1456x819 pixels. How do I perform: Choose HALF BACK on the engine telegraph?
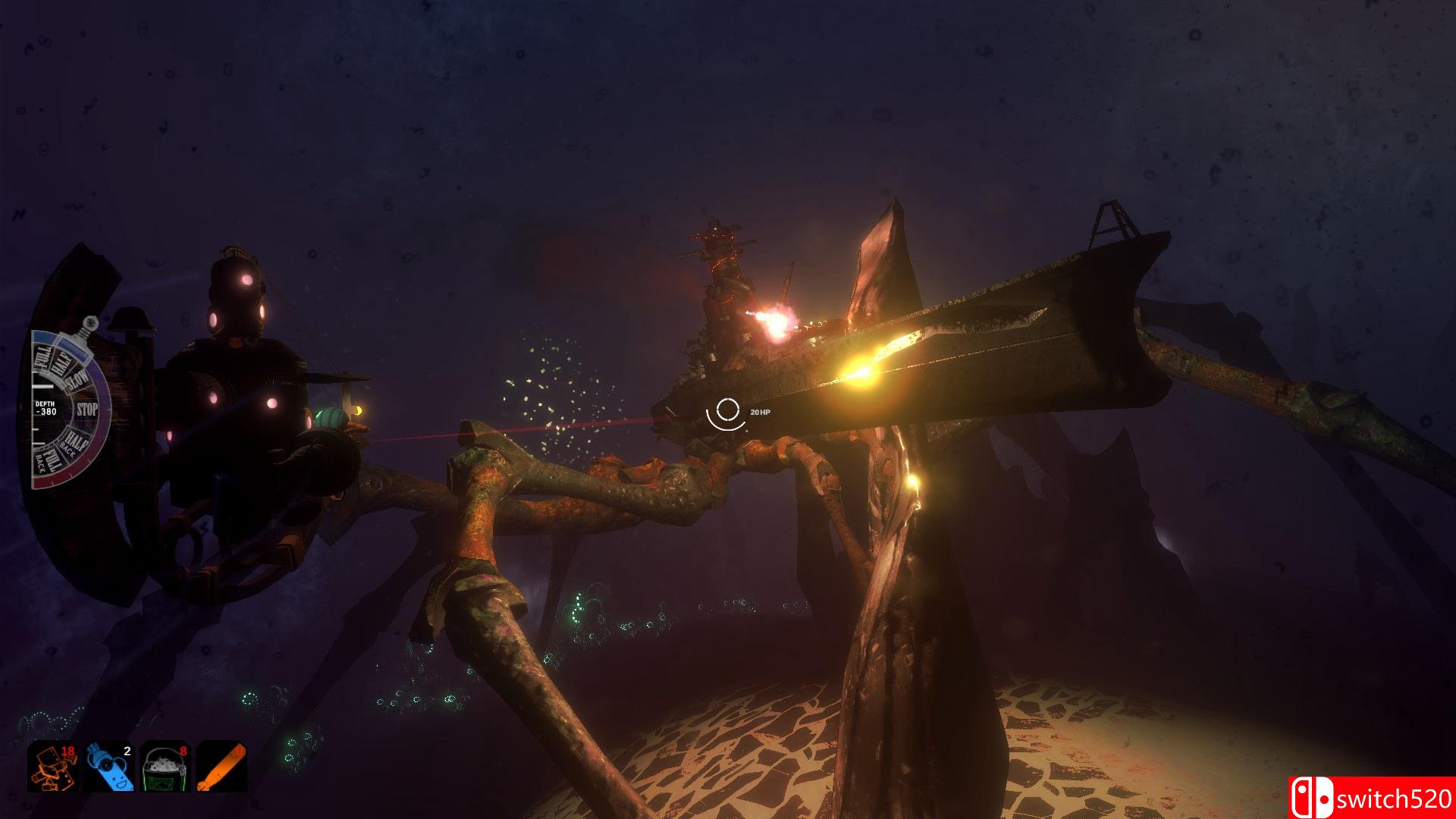(x=75, y=443)
